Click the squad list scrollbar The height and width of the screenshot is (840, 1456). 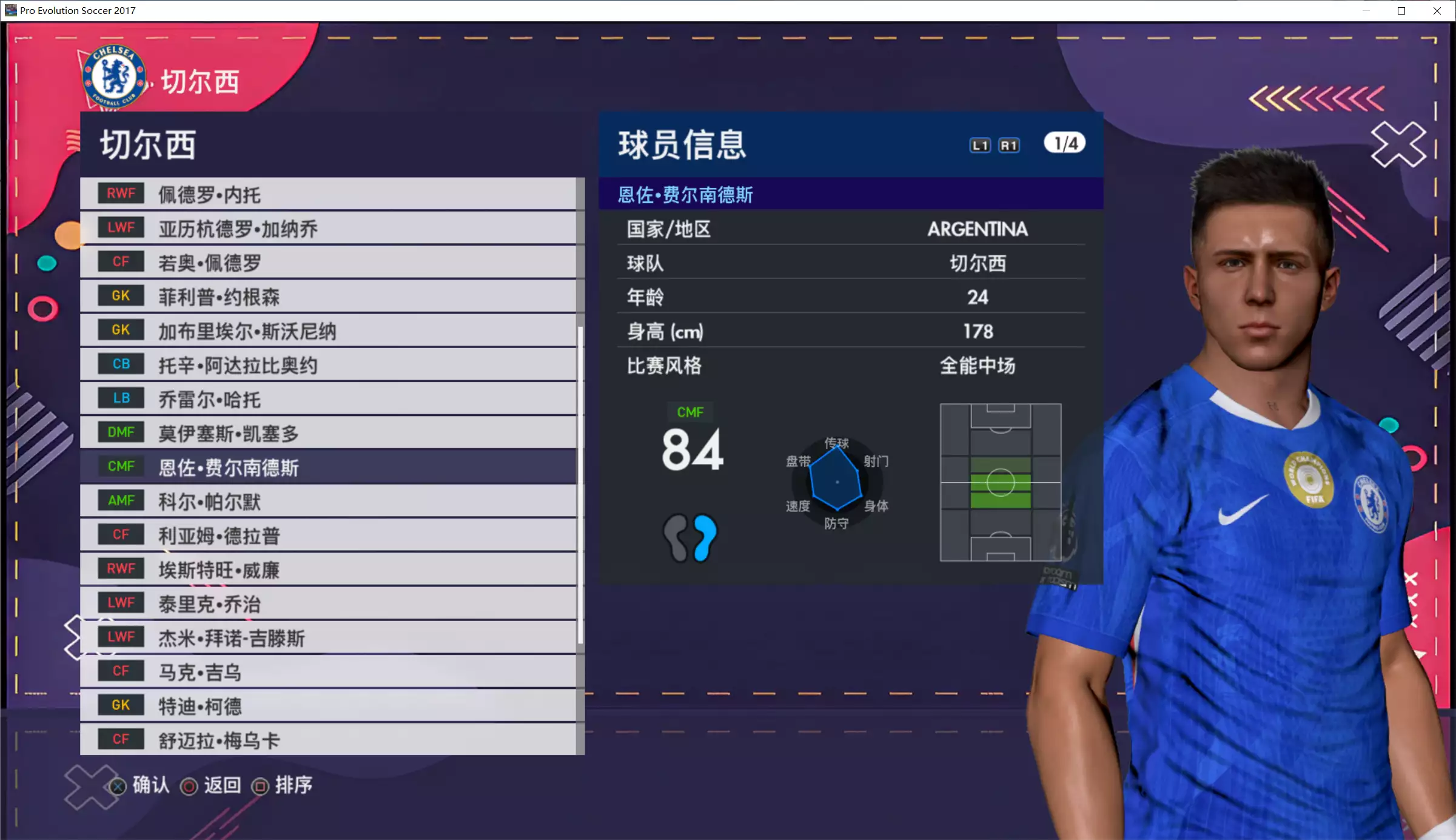tap(580, 485)
